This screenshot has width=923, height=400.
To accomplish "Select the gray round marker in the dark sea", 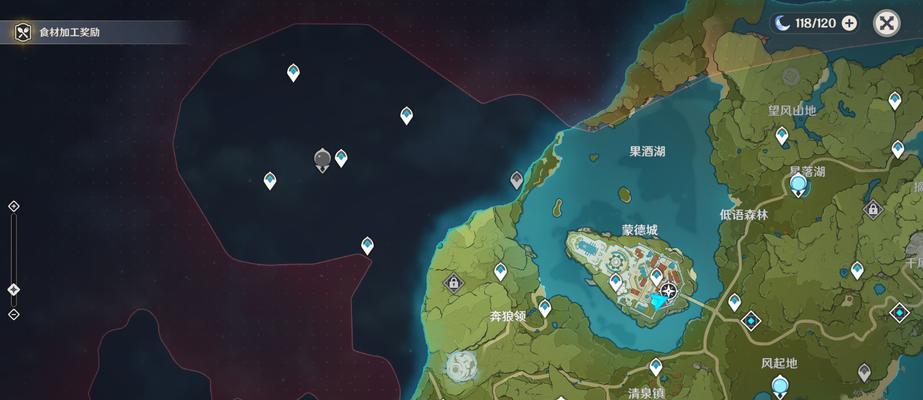I will pyautogui.click(x=322, y=159).
